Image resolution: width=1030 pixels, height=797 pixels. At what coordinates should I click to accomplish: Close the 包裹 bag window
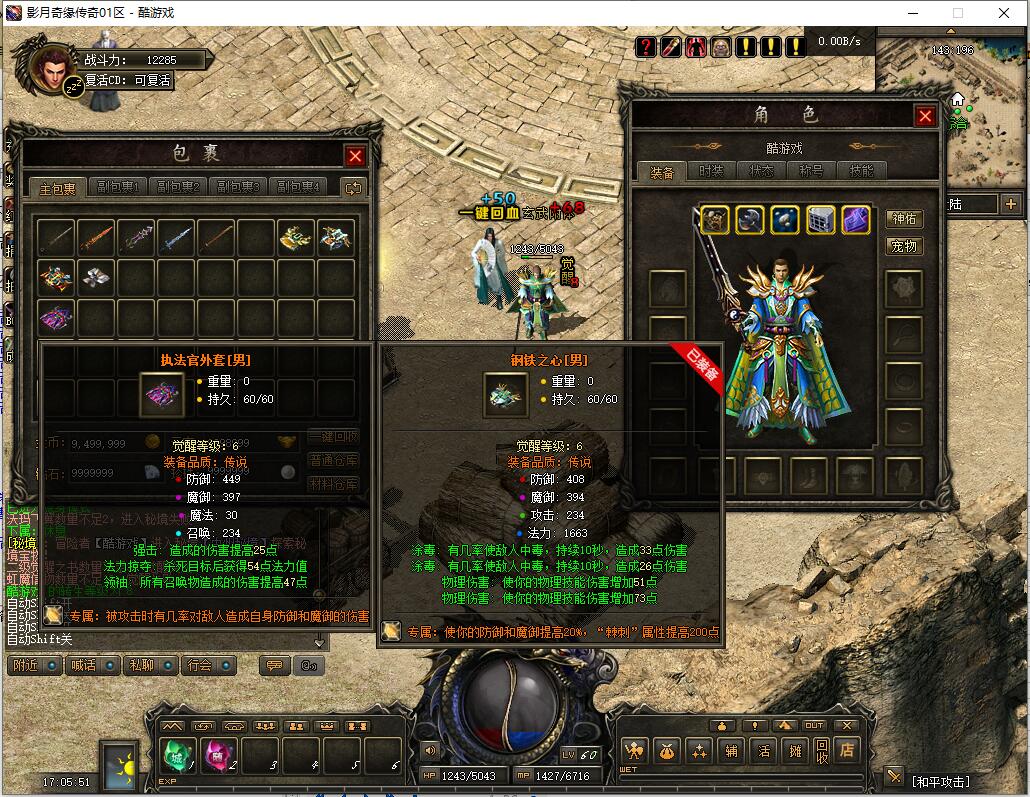point(355,156)
